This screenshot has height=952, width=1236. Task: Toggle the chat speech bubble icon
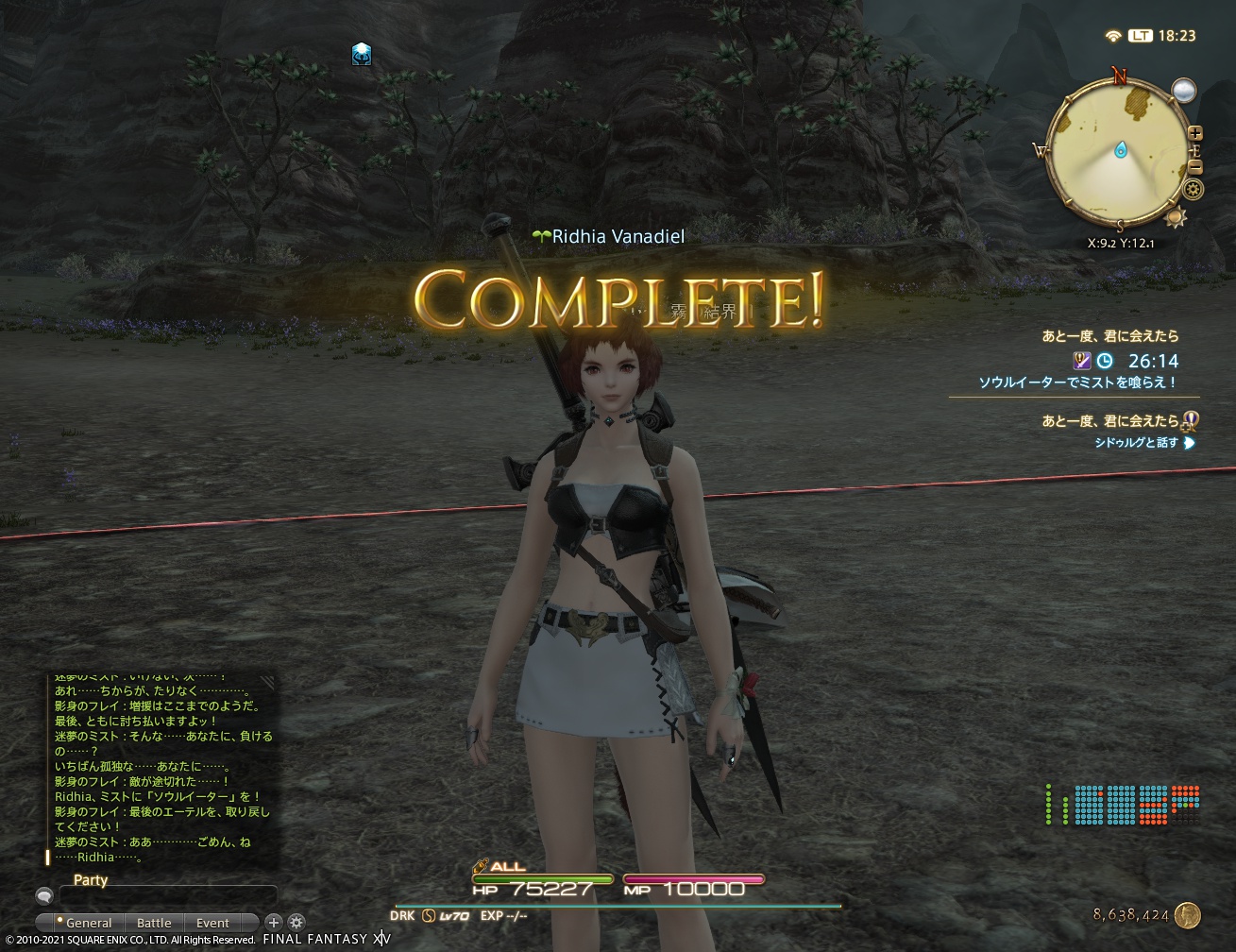pos(44,895)
